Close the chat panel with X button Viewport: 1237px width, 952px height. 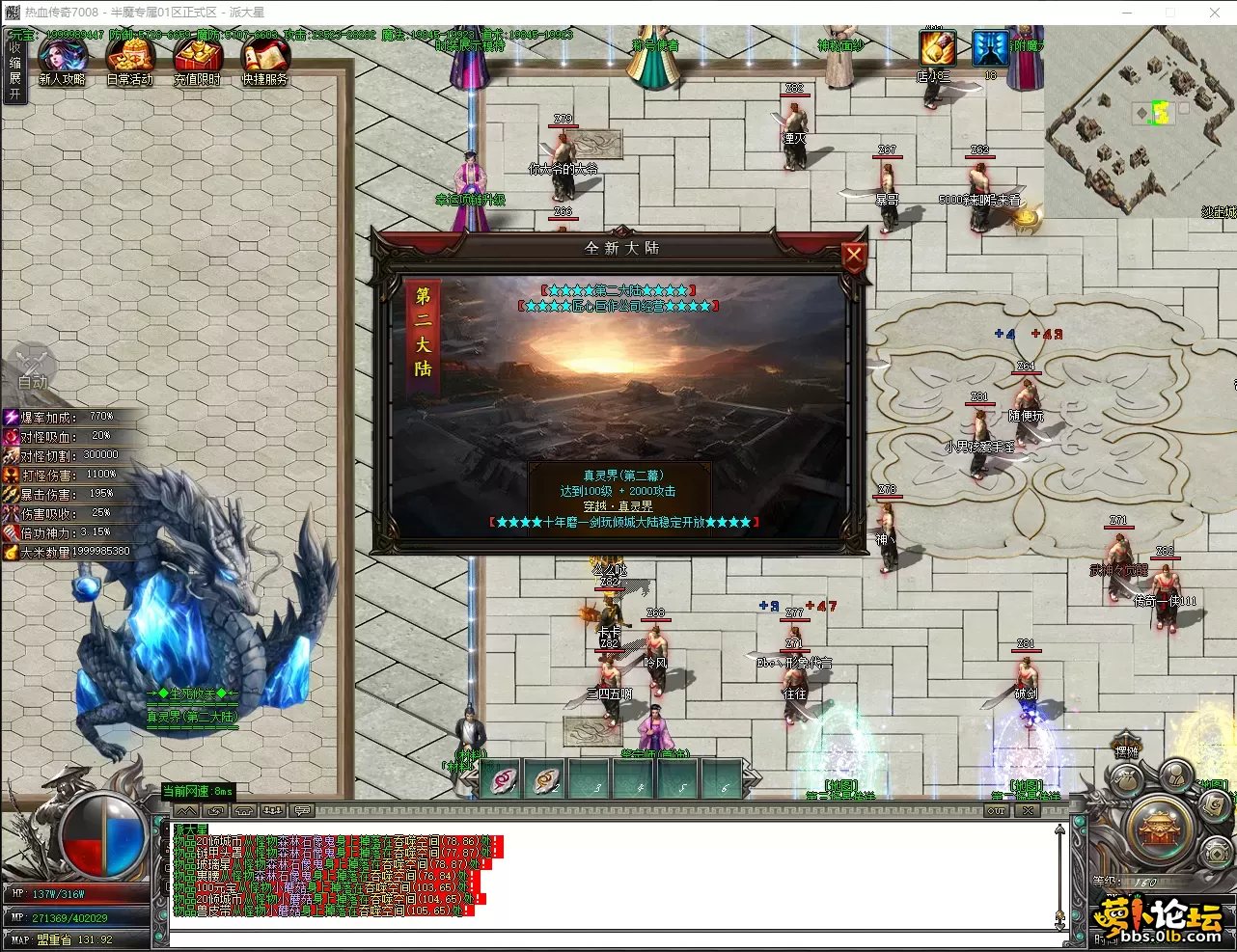tap(1029, 811)
